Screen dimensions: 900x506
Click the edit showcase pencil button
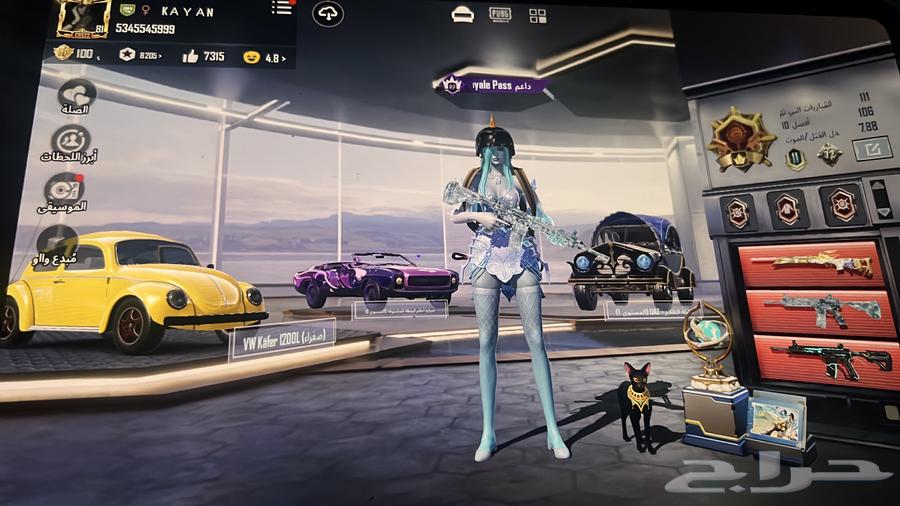[x=870, y=150]
